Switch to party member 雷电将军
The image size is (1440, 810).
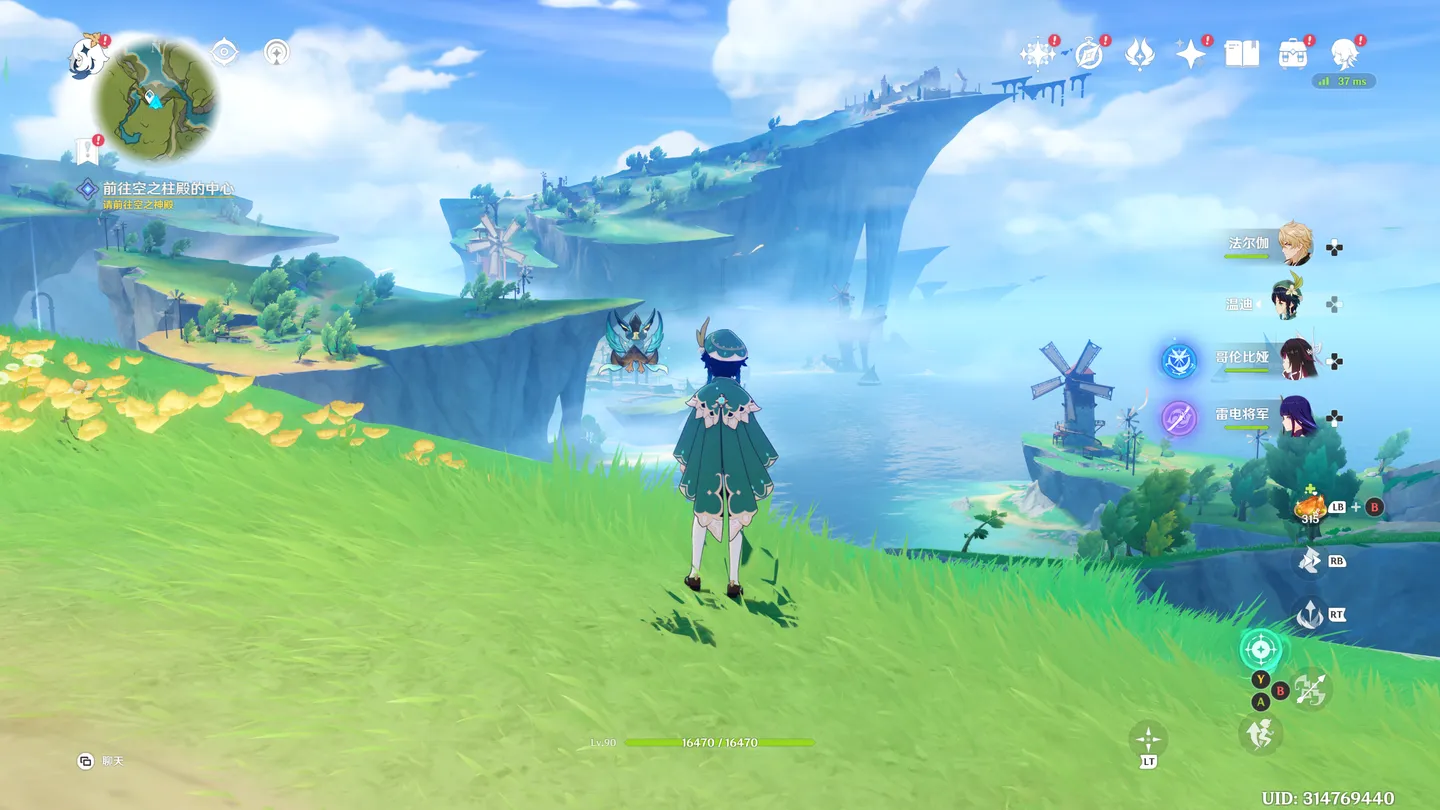pyautogui.click(x=1297, y=416)
